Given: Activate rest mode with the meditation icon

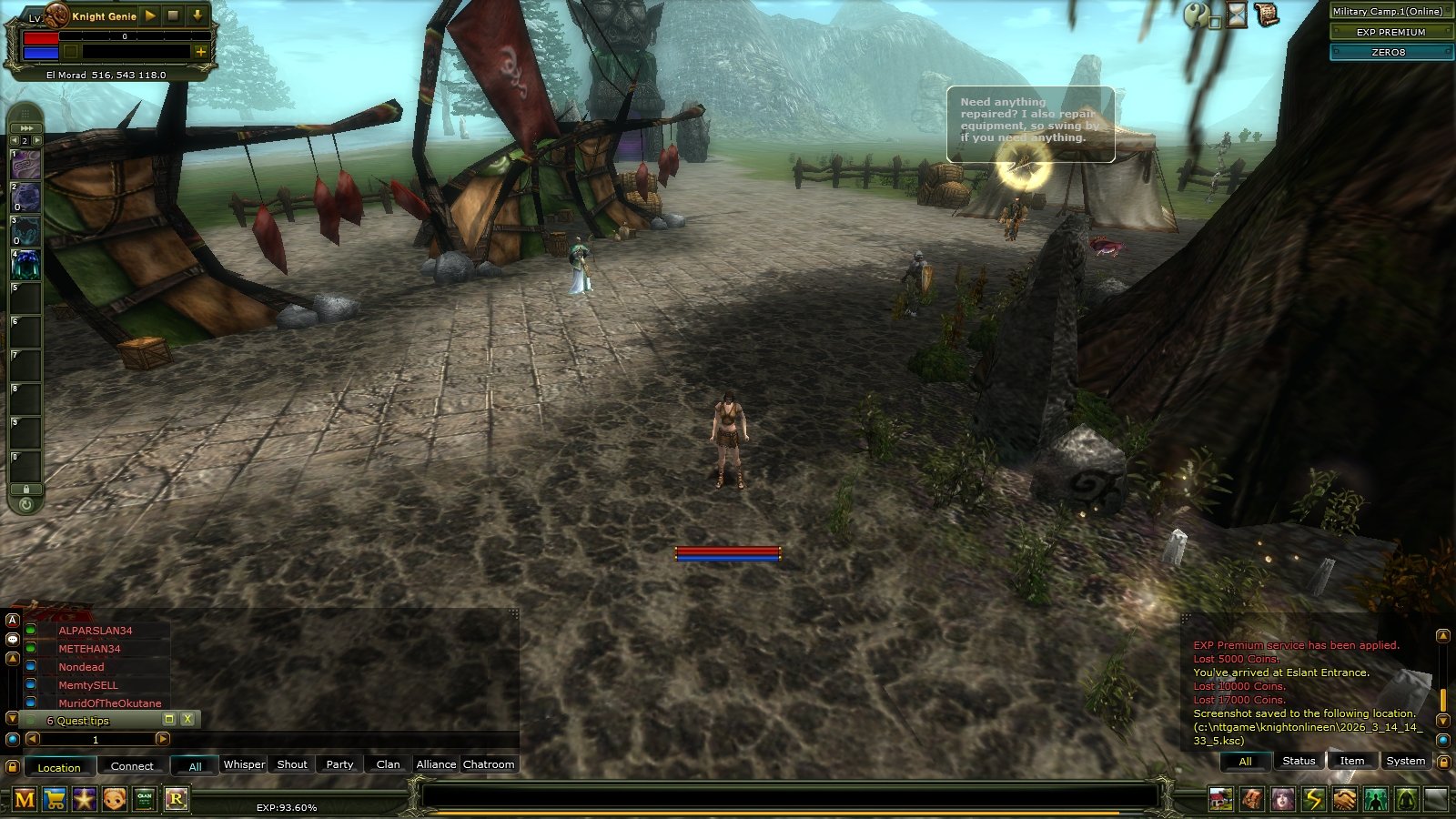Looking at the screenshot, I should [x=1406, y=801].
